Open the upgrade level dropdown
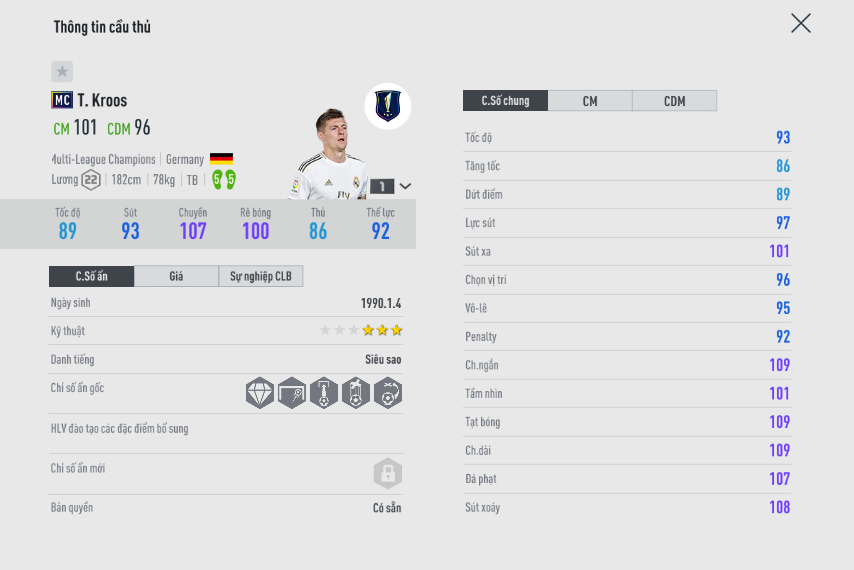 (x=405, y=186)
